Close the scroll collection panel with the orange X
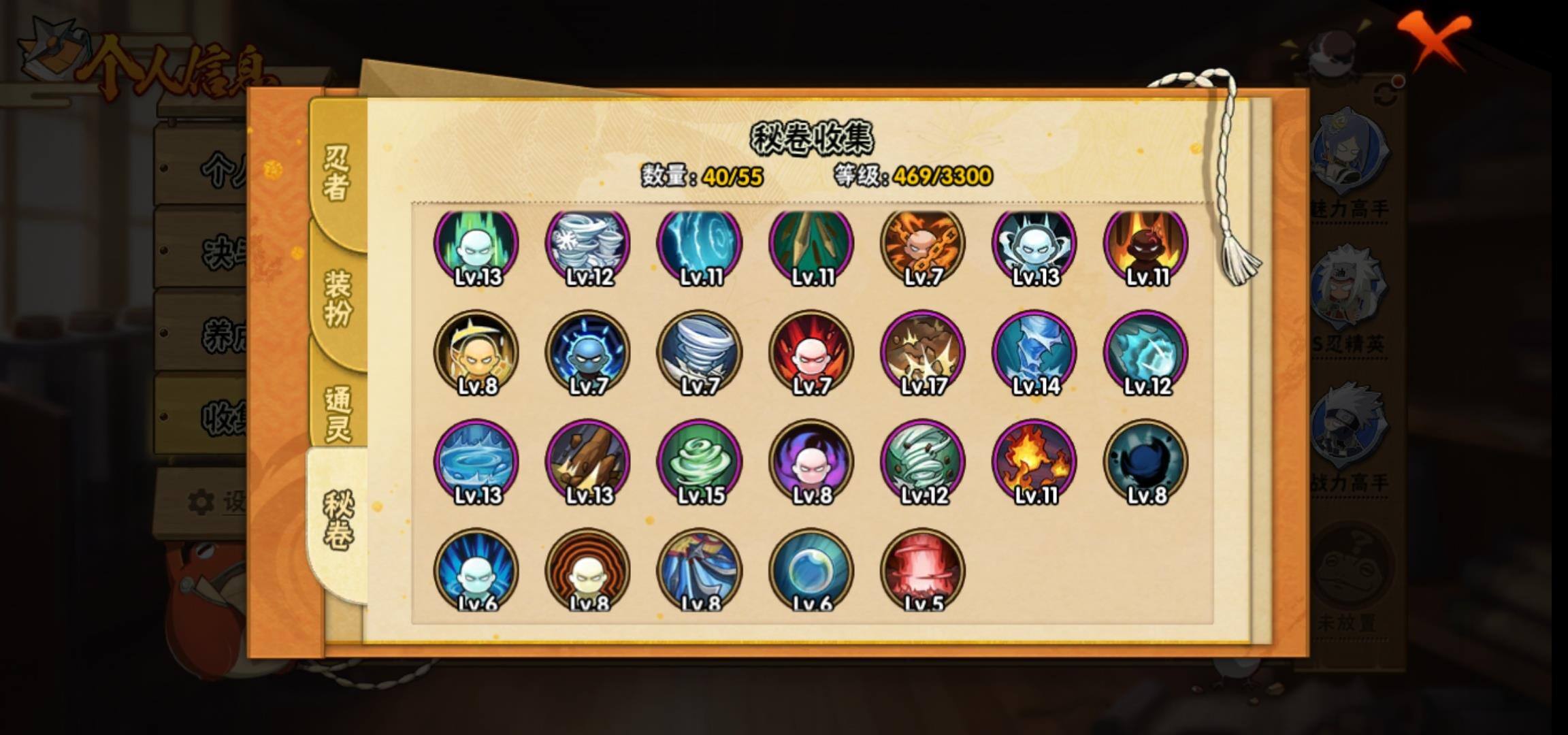This screenshot has height=735, width=1568. (1435, 39)
